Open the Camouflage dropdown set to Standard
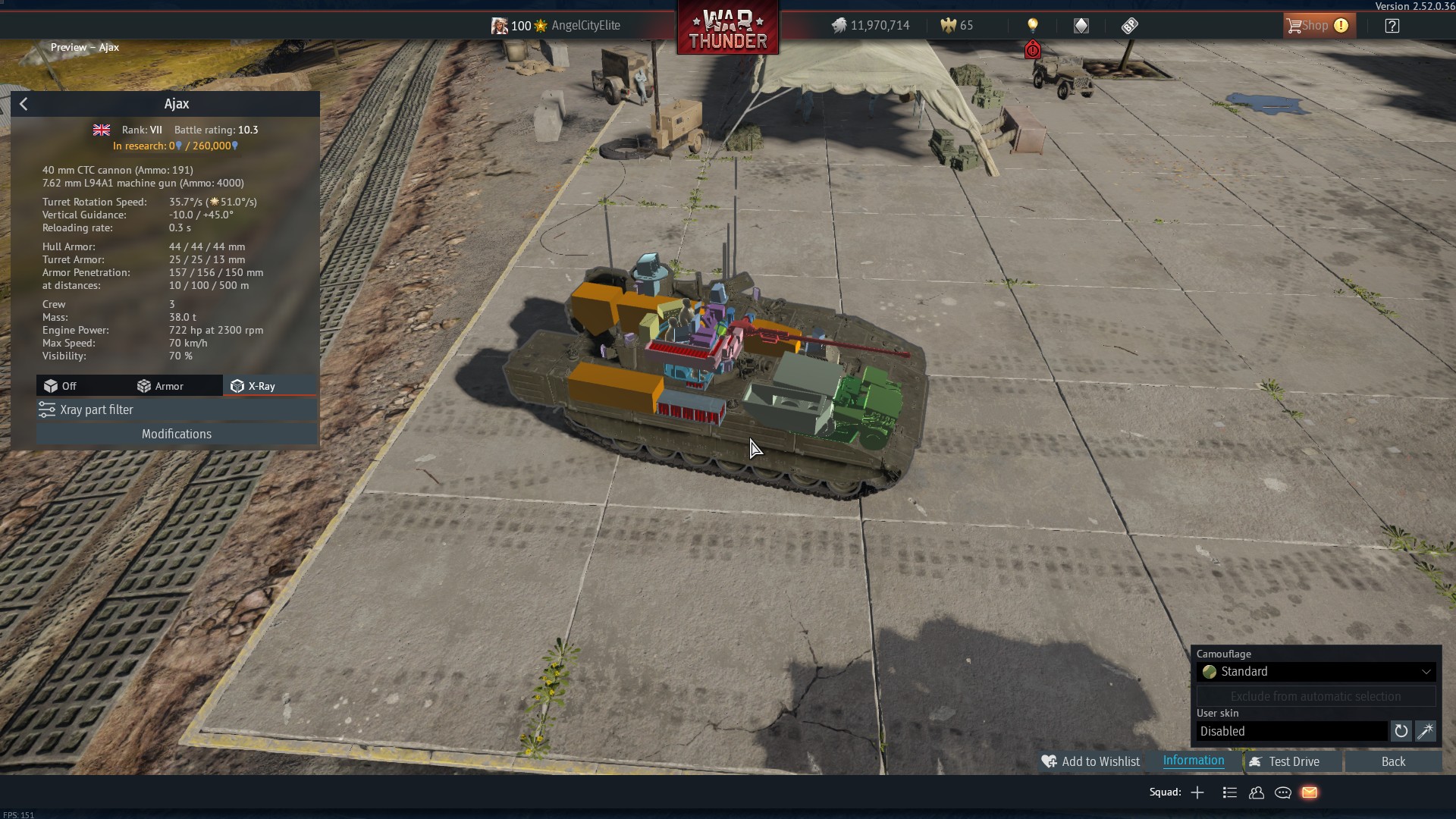 (1315, 672)
